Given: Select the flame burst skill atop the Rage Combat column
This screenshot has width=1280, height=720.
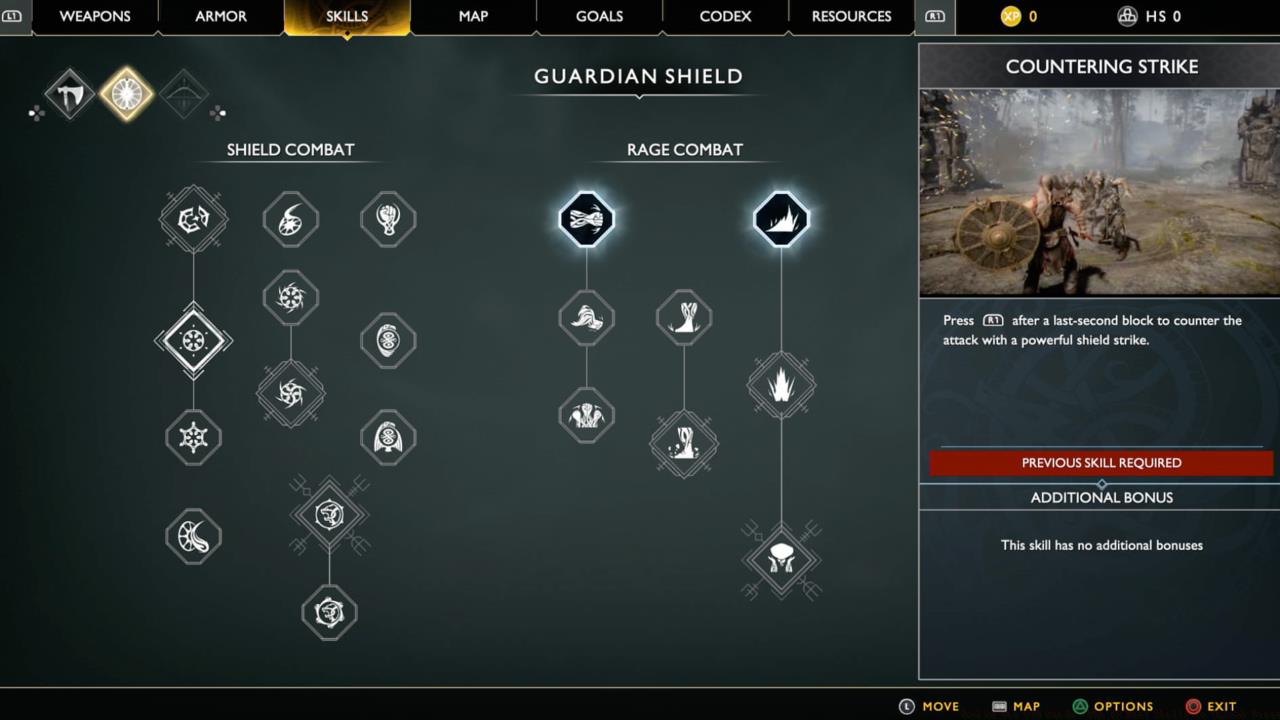Looking at the screenshot, I should 781,219.
